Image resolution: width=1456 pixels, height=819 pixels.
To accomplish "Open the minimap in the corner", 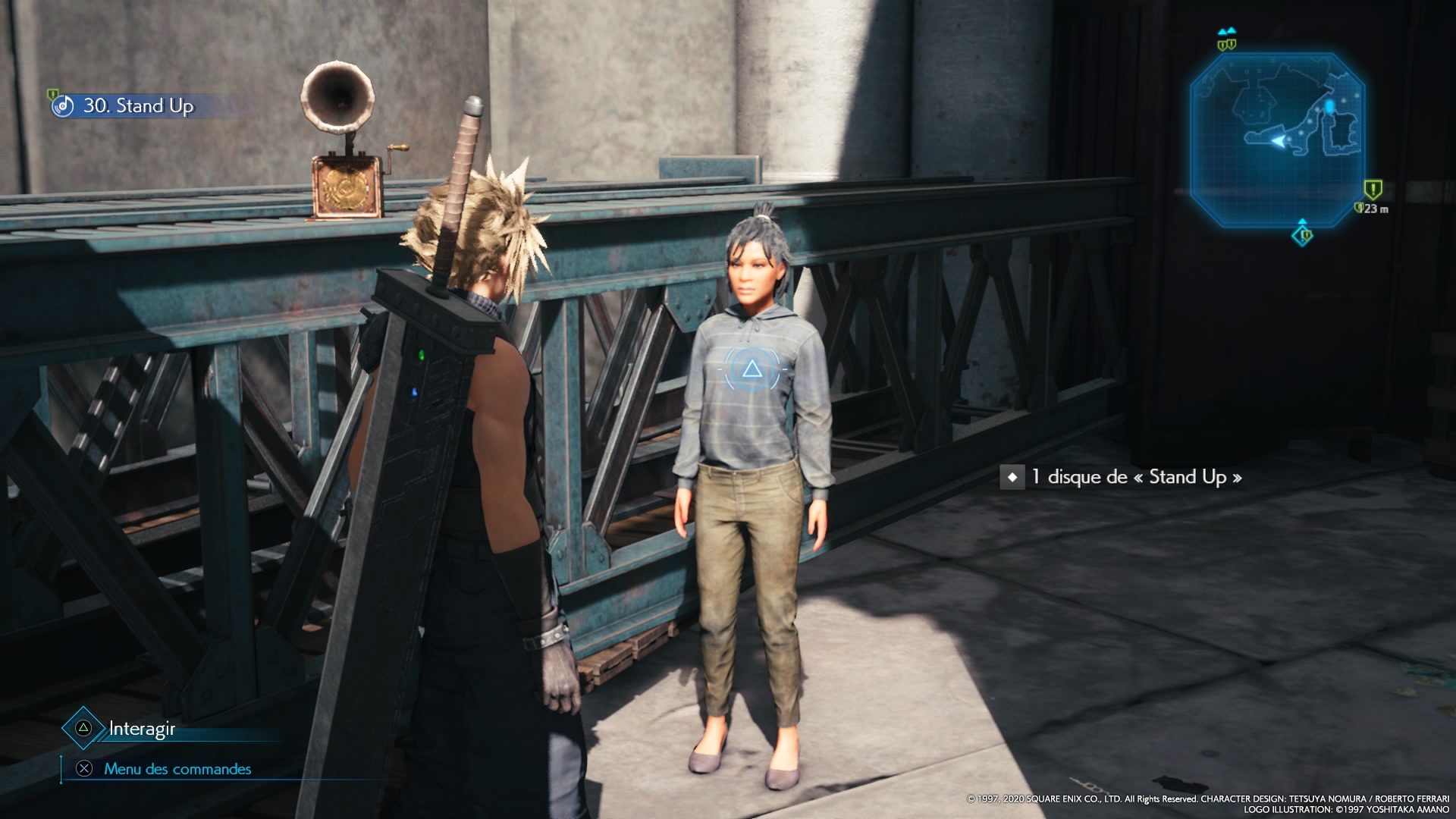I will click(x=1277, y=140).
